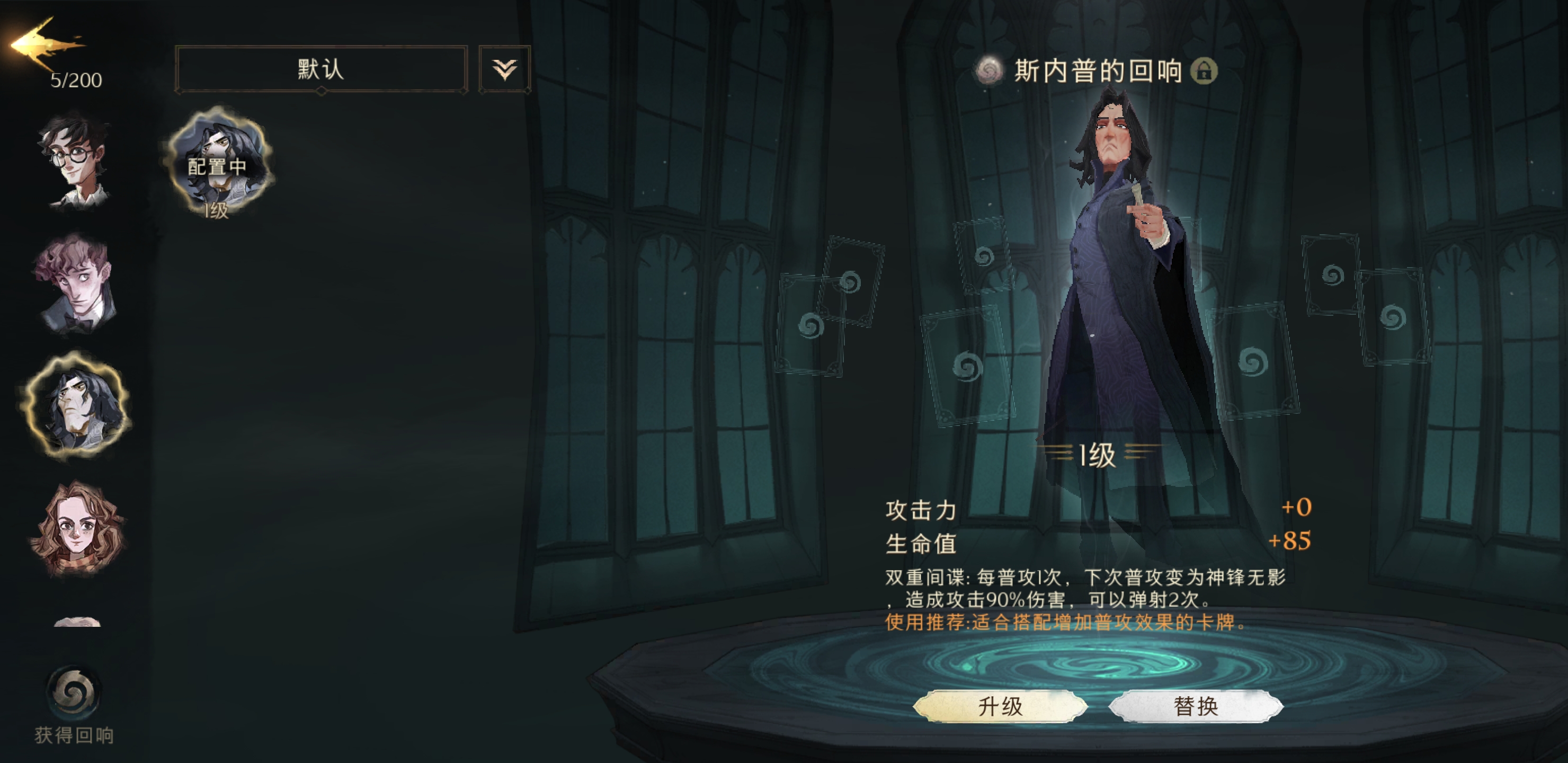
Task: Select the highlighted Snape echo portrait
Action: [75, 405]
